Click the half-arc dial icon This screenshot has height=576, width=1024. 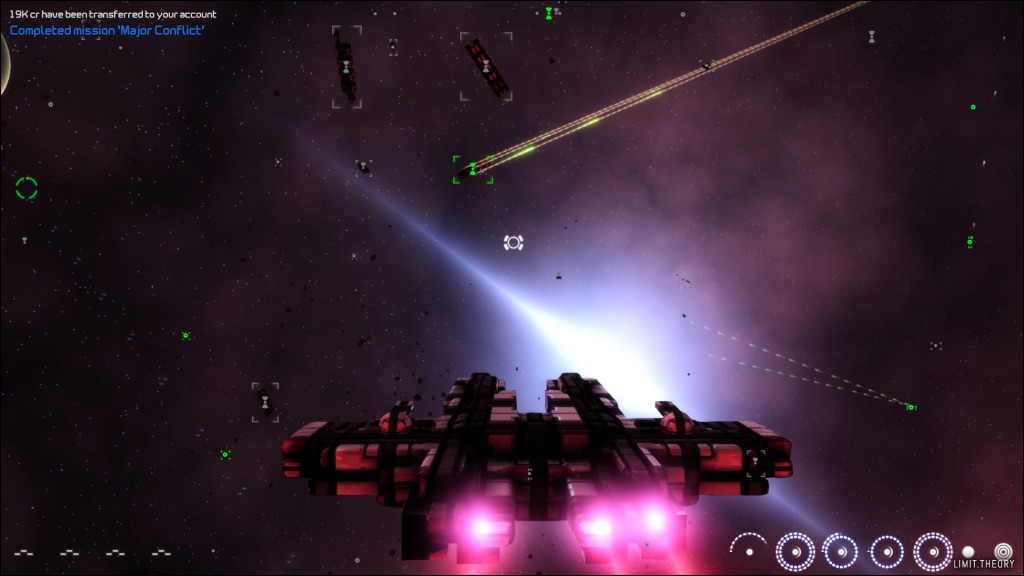tap(748, 549)
